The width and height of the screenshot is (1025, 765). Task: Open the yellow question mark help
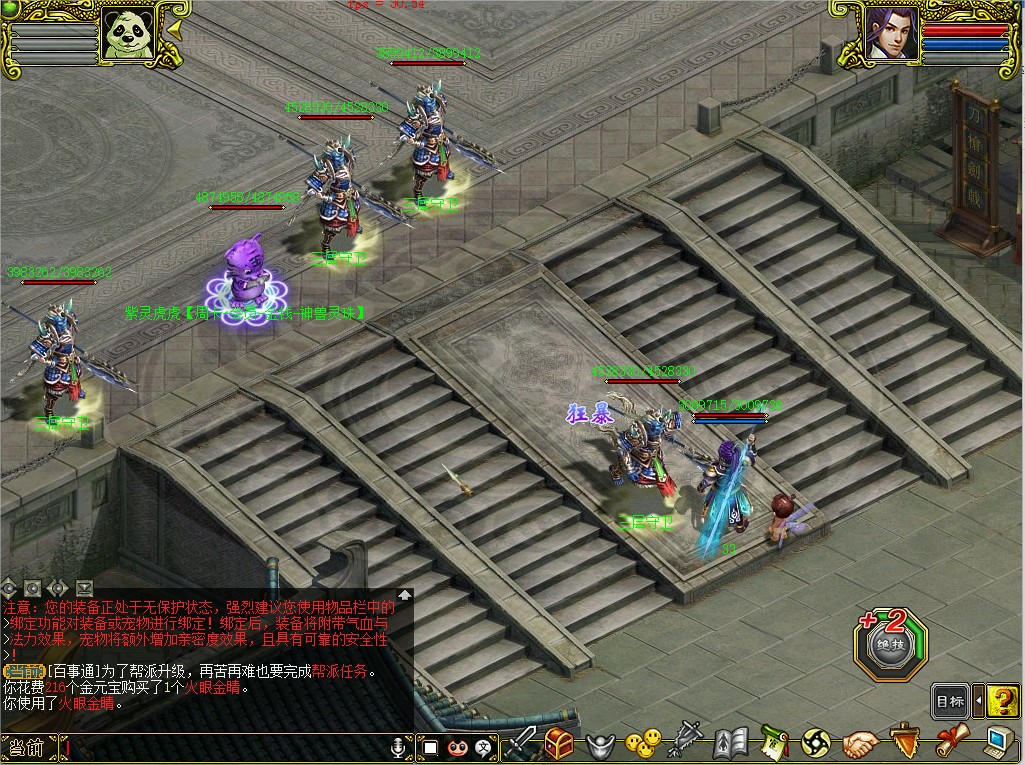[1003, 701]
